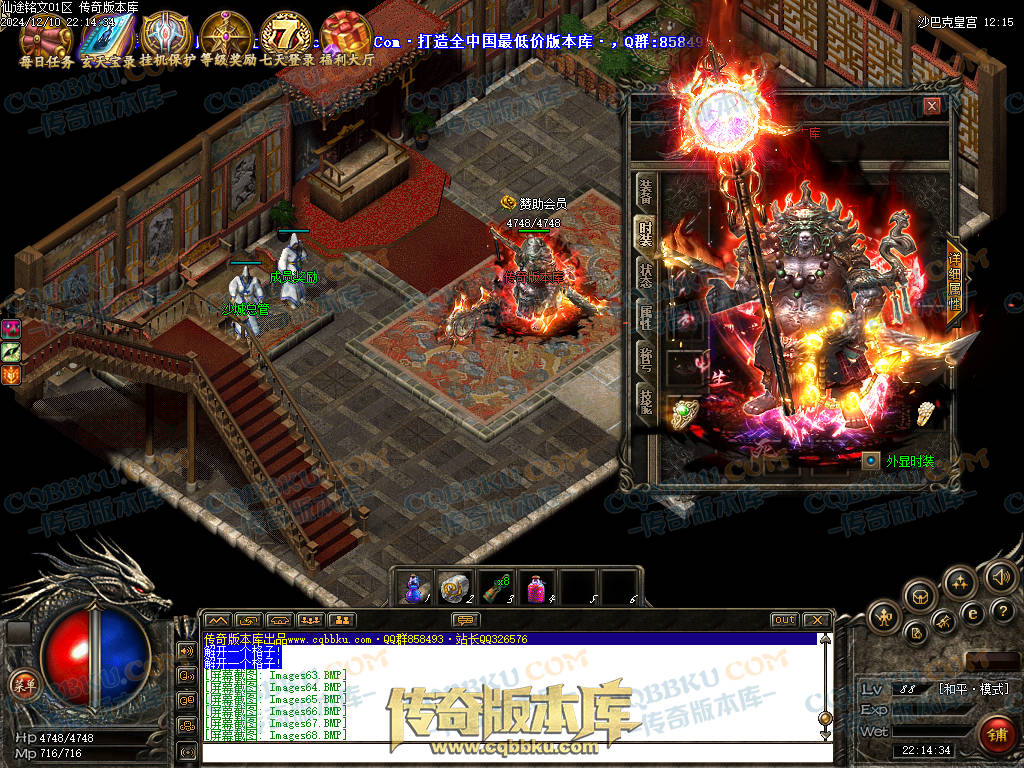1024x768 pixels.
Task: Close the character panel with the X
Action: pyautogui.click(x=932, y=106)
